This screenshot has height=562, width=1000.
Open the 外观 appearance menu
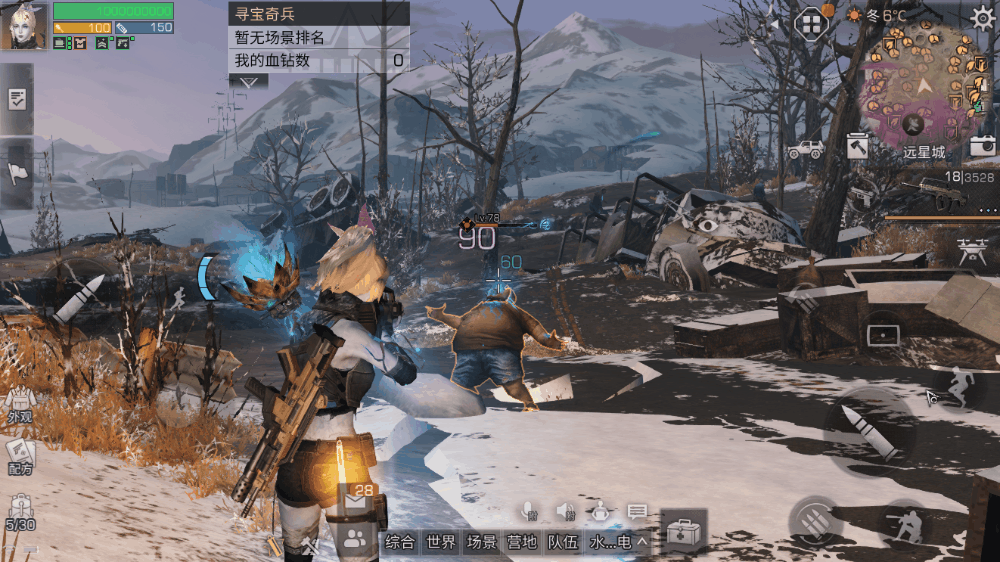(20, 404)
